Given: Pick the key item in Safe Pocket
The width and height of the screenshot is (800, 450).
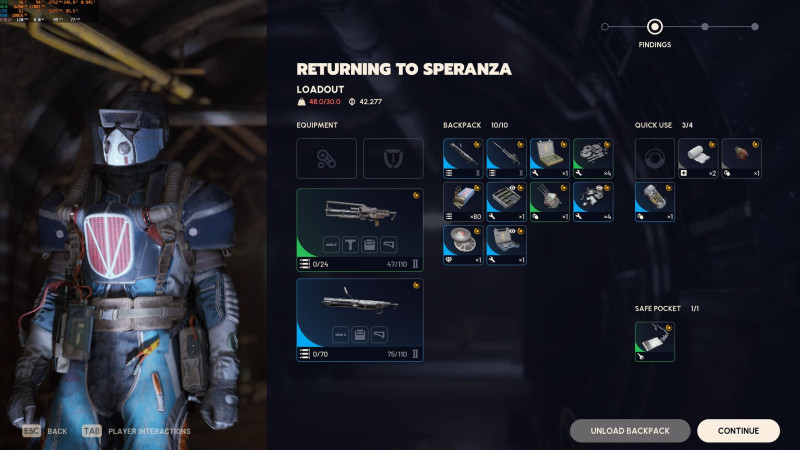Looking at the screenshot, I should [655, 341].
